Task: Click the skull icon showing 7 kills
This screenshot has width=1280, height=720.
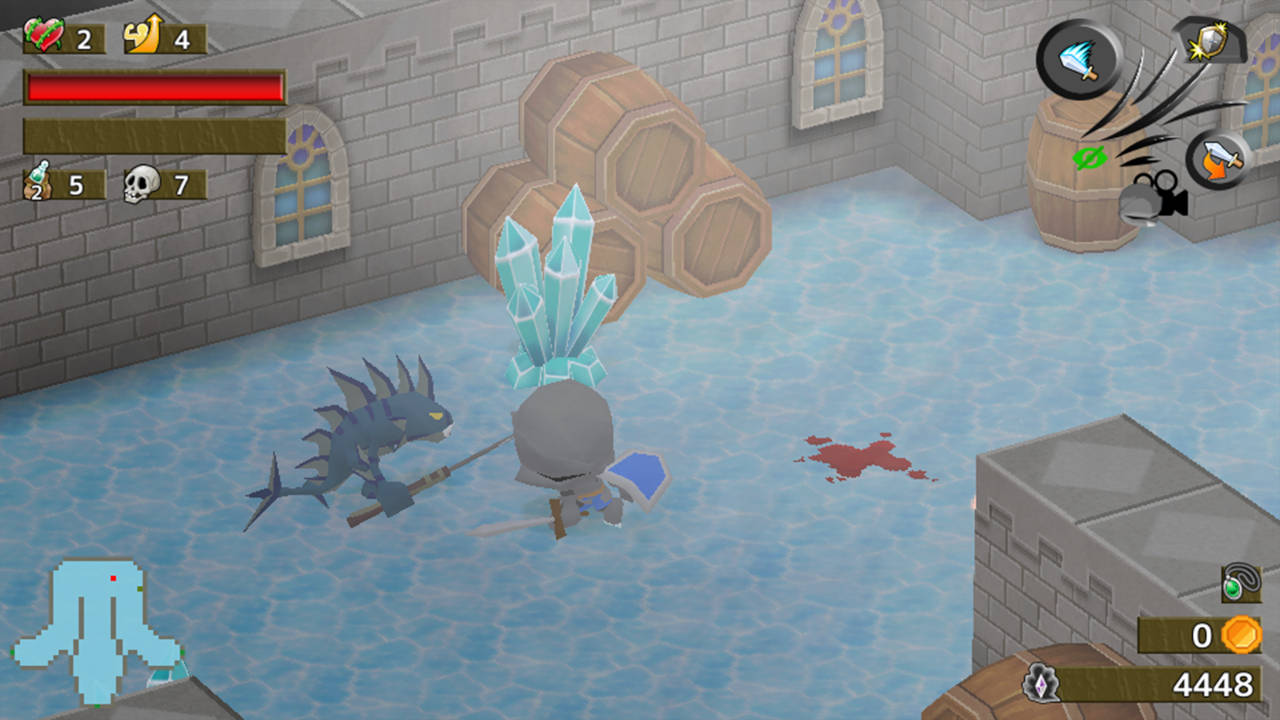Action: click(x=140, y=184)
